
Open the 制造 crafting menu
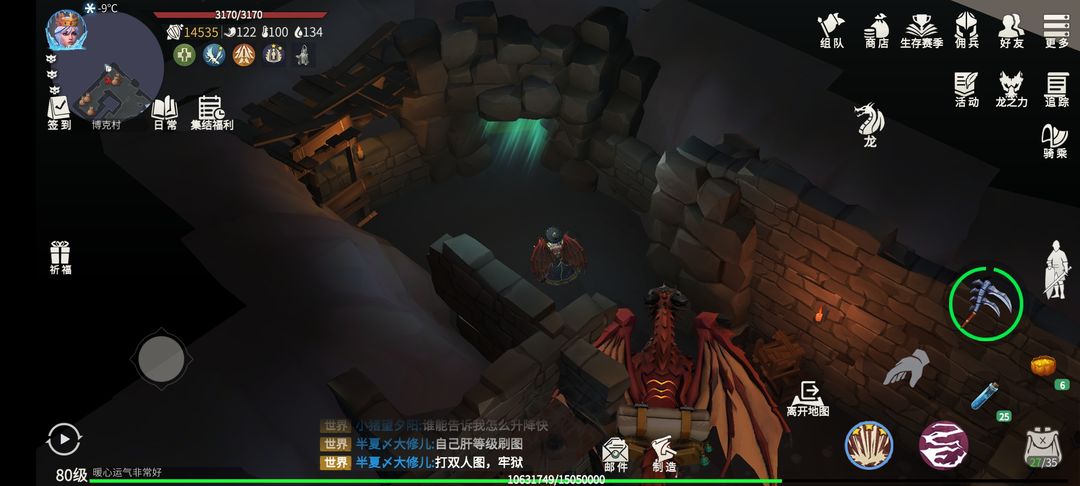point(664,454)
